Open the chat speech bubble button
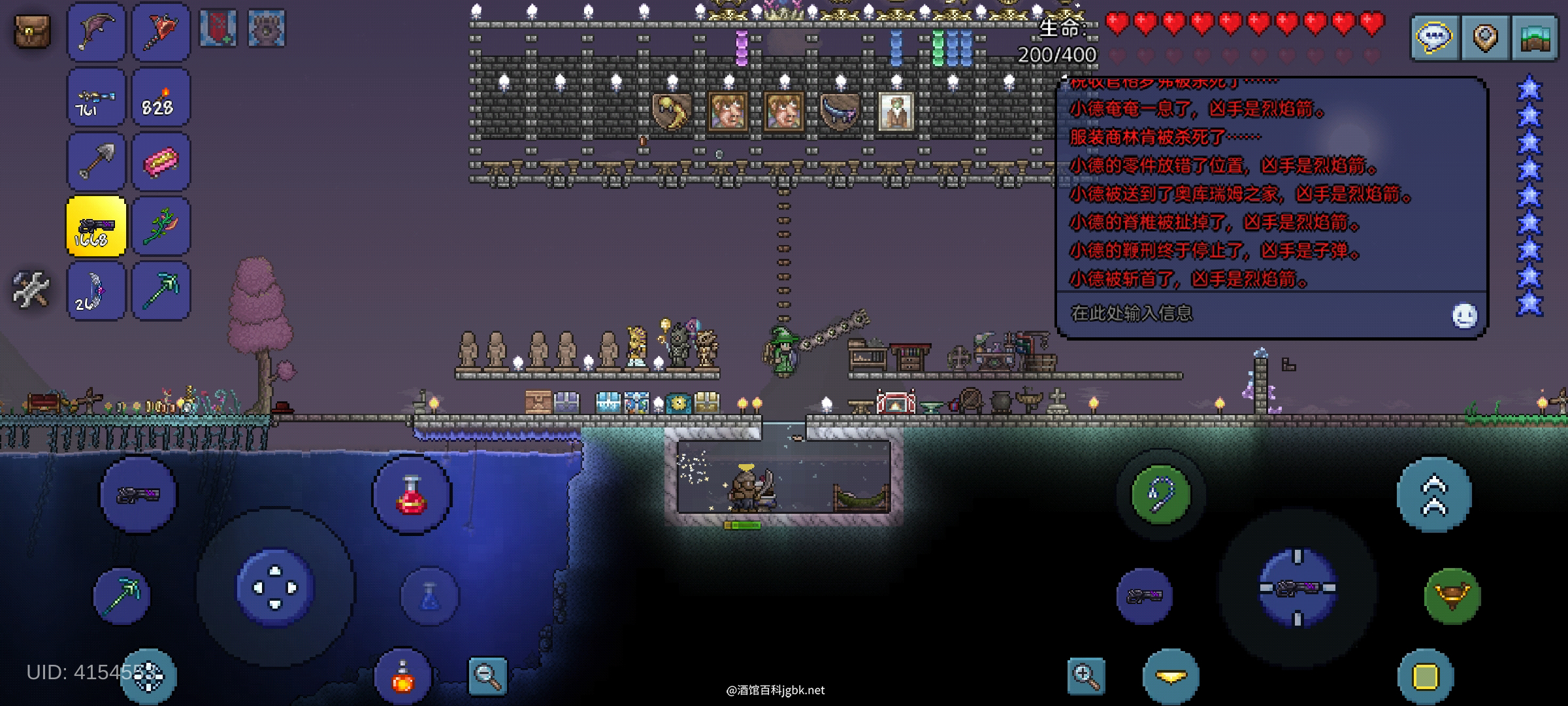This screenshot has height=706, width=1568. point(1433,38)
